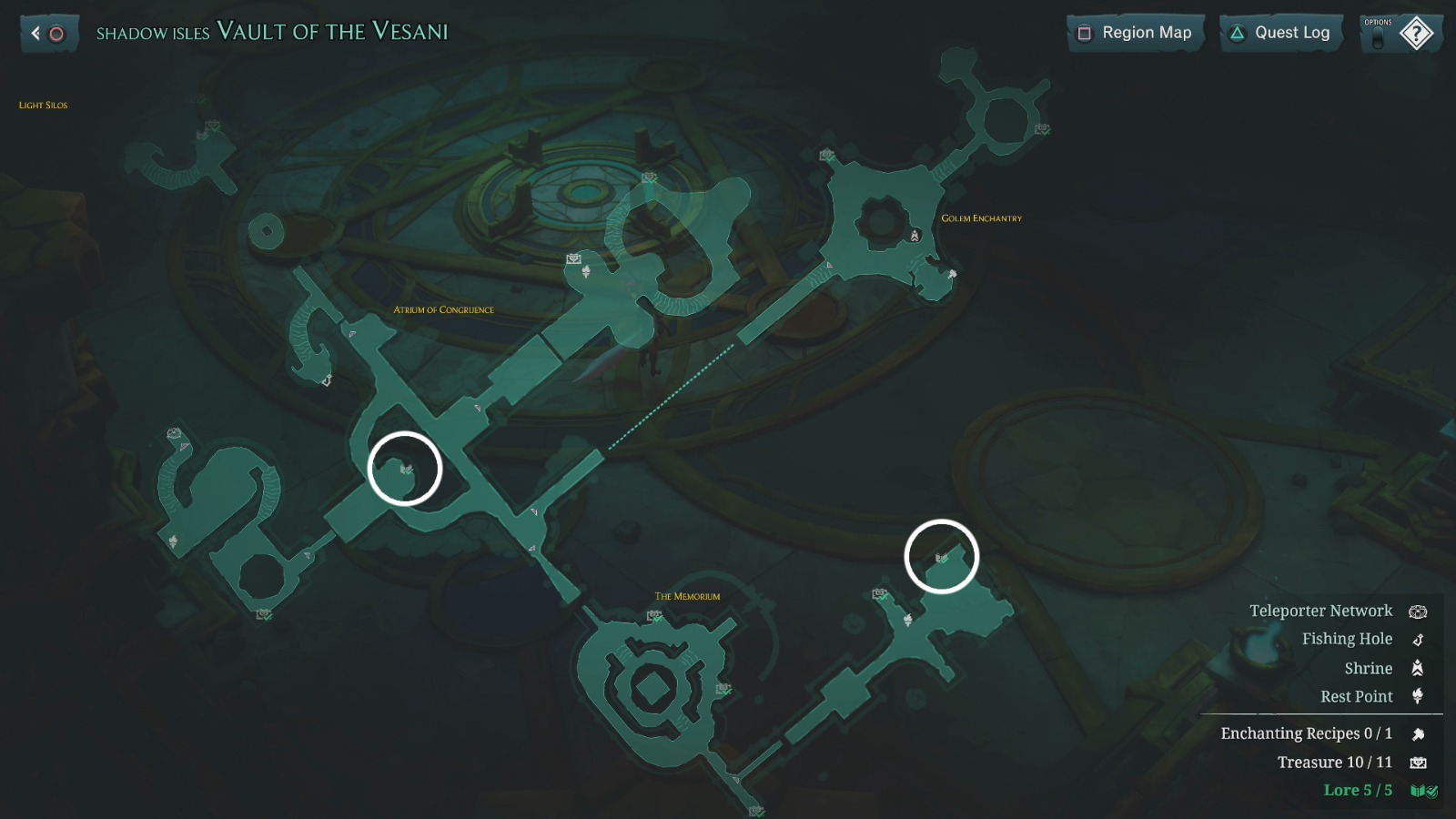
Task: Select the Shrine marker inside Golem Enchantry
Action: [x=915, y=237]
